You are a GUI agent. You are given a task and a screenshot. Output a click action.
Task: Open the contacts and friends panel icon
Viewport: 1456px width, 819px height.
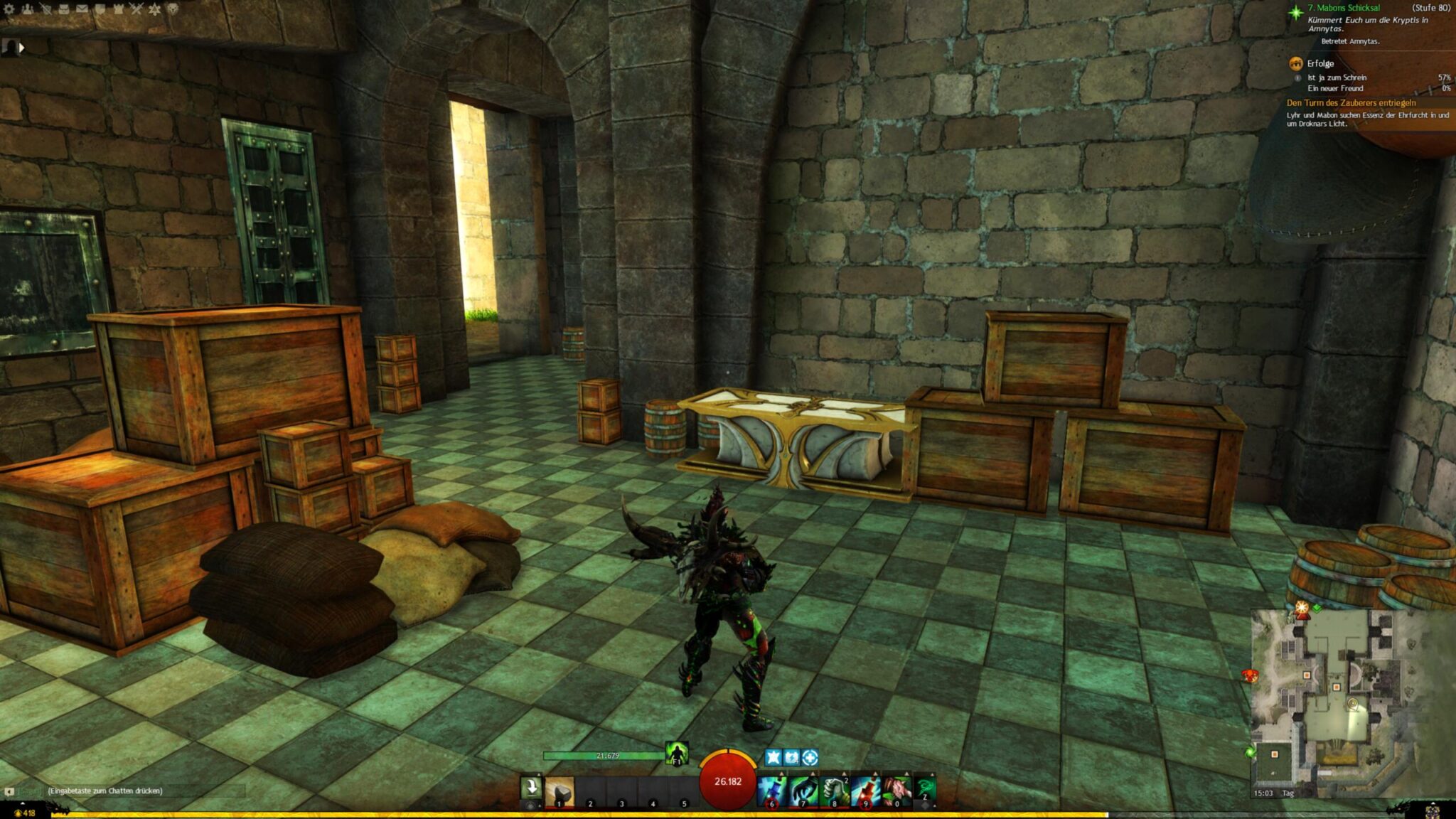click(x=27, y=9)
